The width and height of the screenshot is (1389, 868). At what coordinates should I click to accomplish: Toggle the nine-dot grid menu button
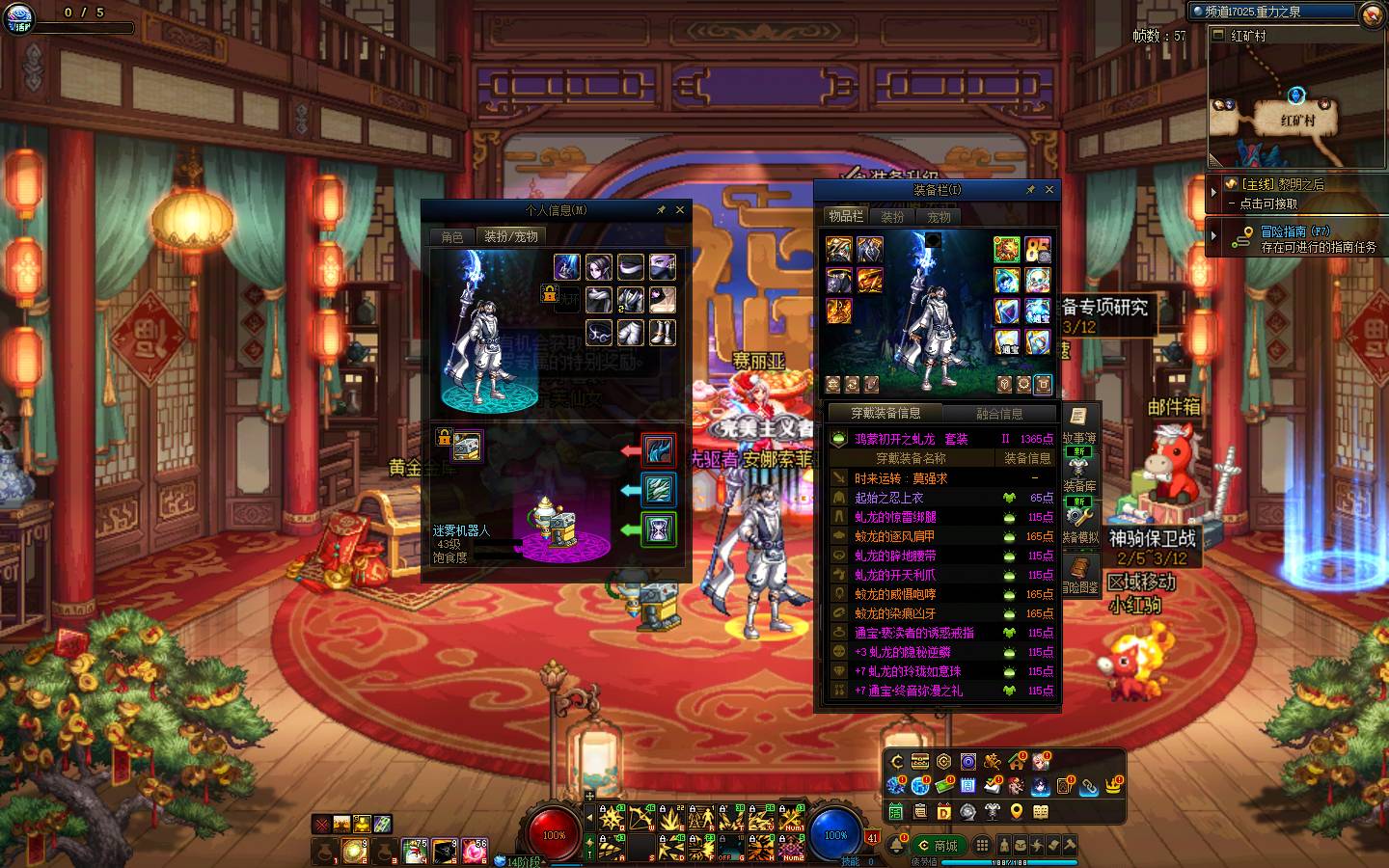[x=982, y=845]
